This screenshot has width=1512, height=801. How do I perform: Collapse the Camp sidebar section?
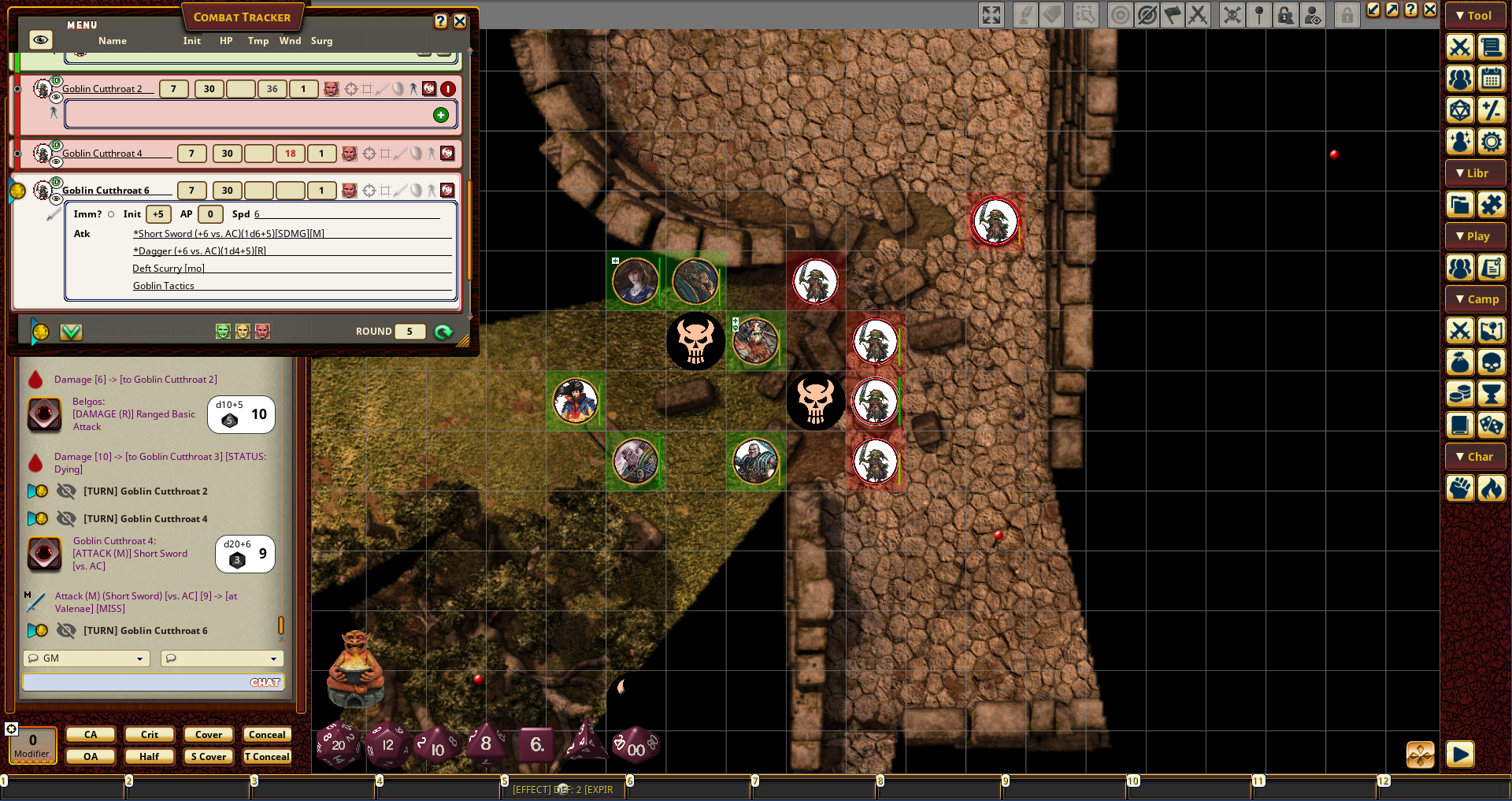[1475, 299]
